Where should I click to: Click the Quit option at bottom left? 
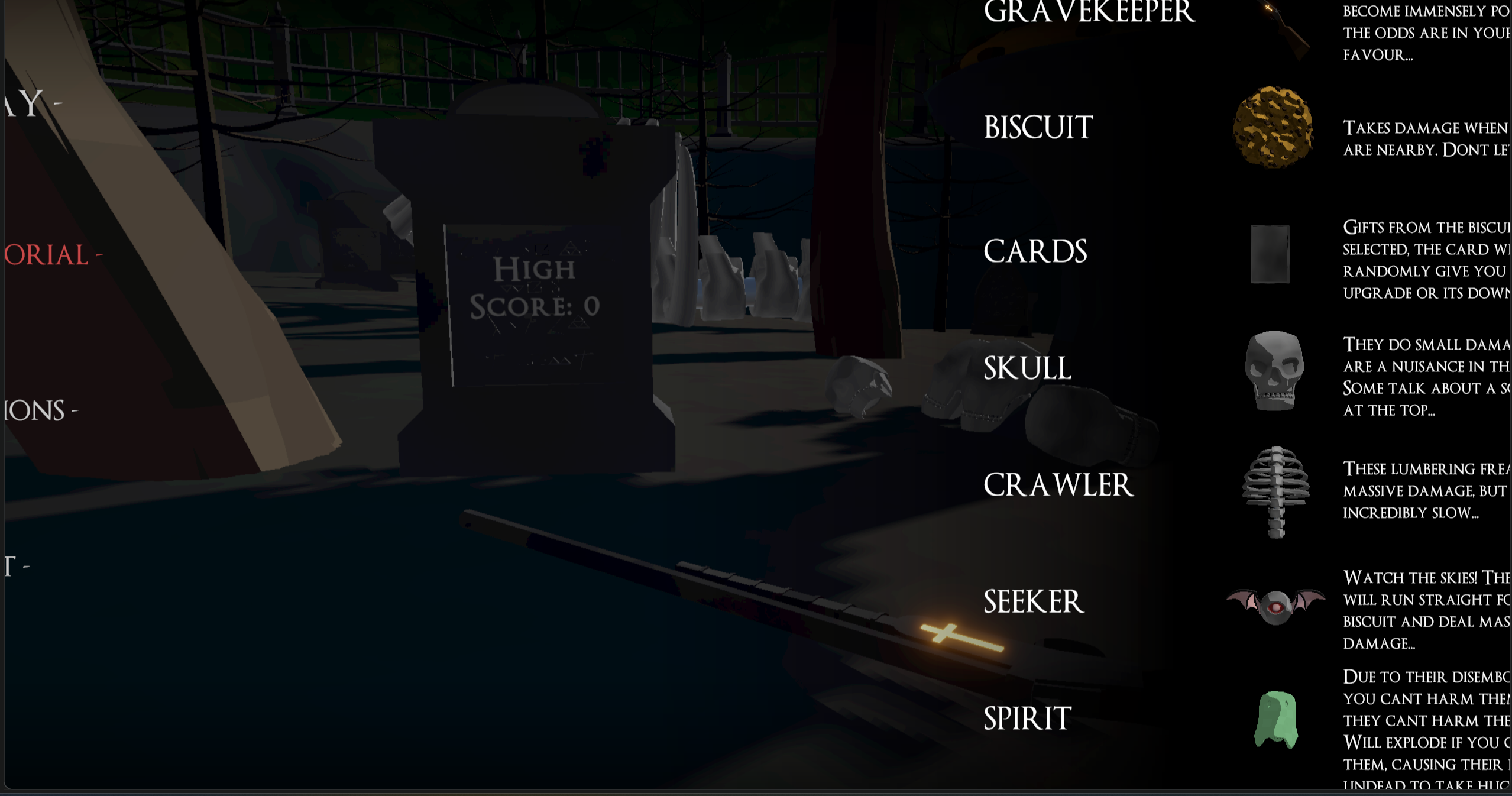[x=15, y=566]
